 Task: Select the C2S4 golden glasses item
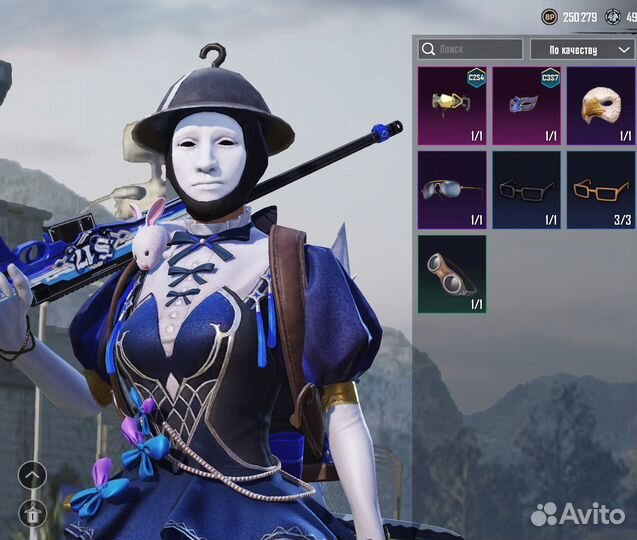452,106
